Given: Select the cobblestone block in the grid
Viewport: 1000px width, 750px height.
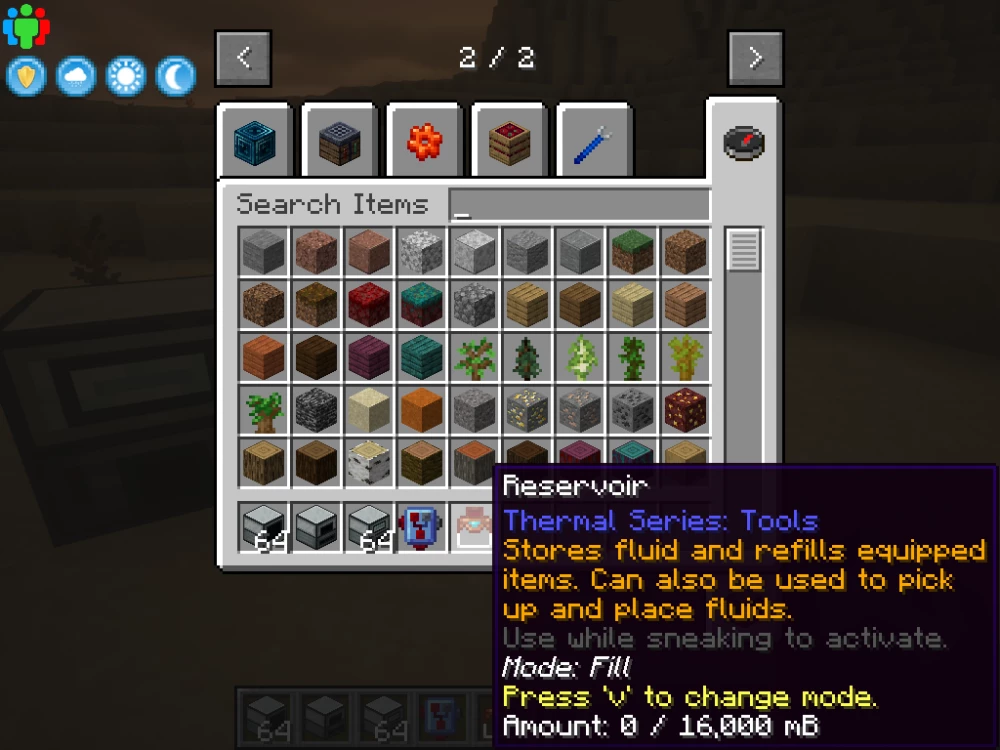Looking at the screenshot, I should (x=473, y=304).
